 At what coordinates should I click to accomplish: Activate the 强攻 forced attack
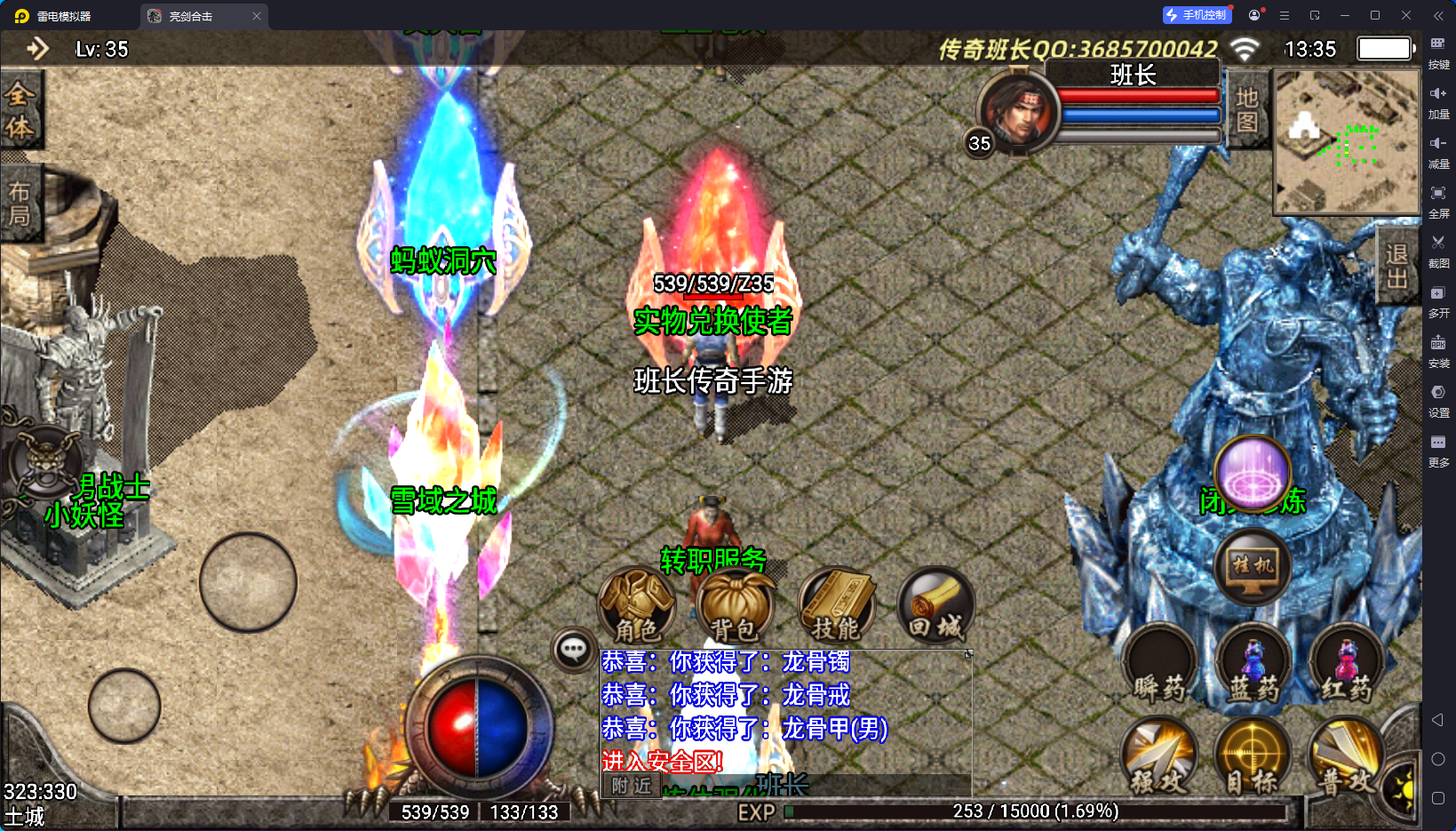pyautogui.click(x=1159, y=757)
